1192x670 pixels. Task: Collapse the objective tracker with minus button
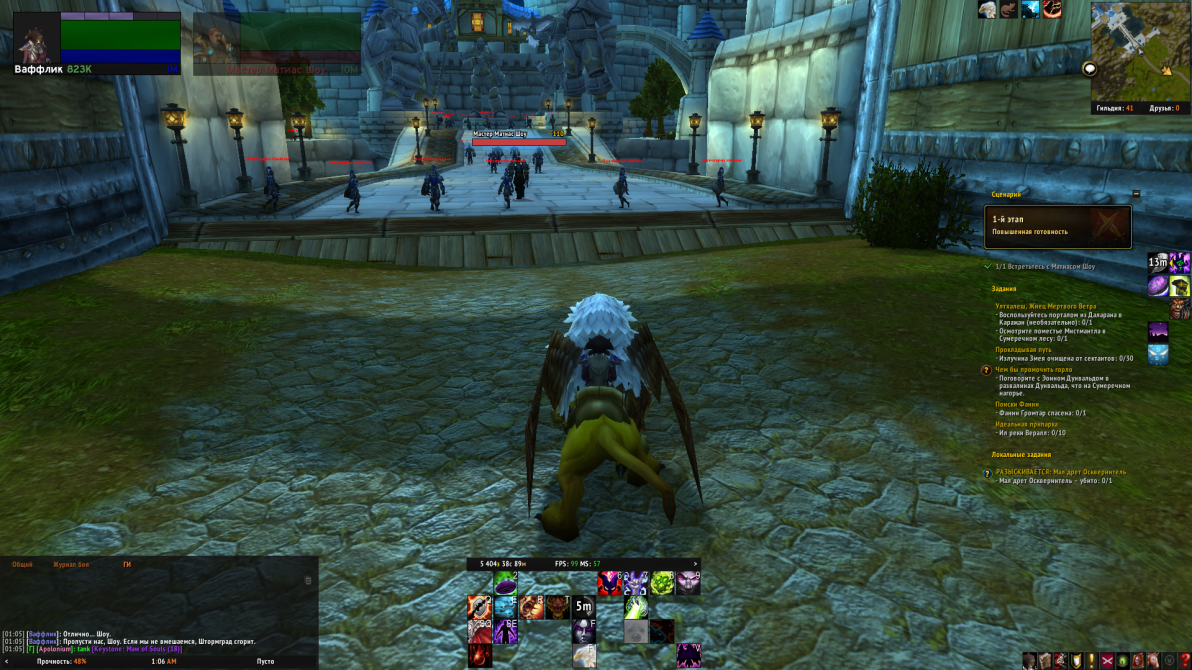1136,194
